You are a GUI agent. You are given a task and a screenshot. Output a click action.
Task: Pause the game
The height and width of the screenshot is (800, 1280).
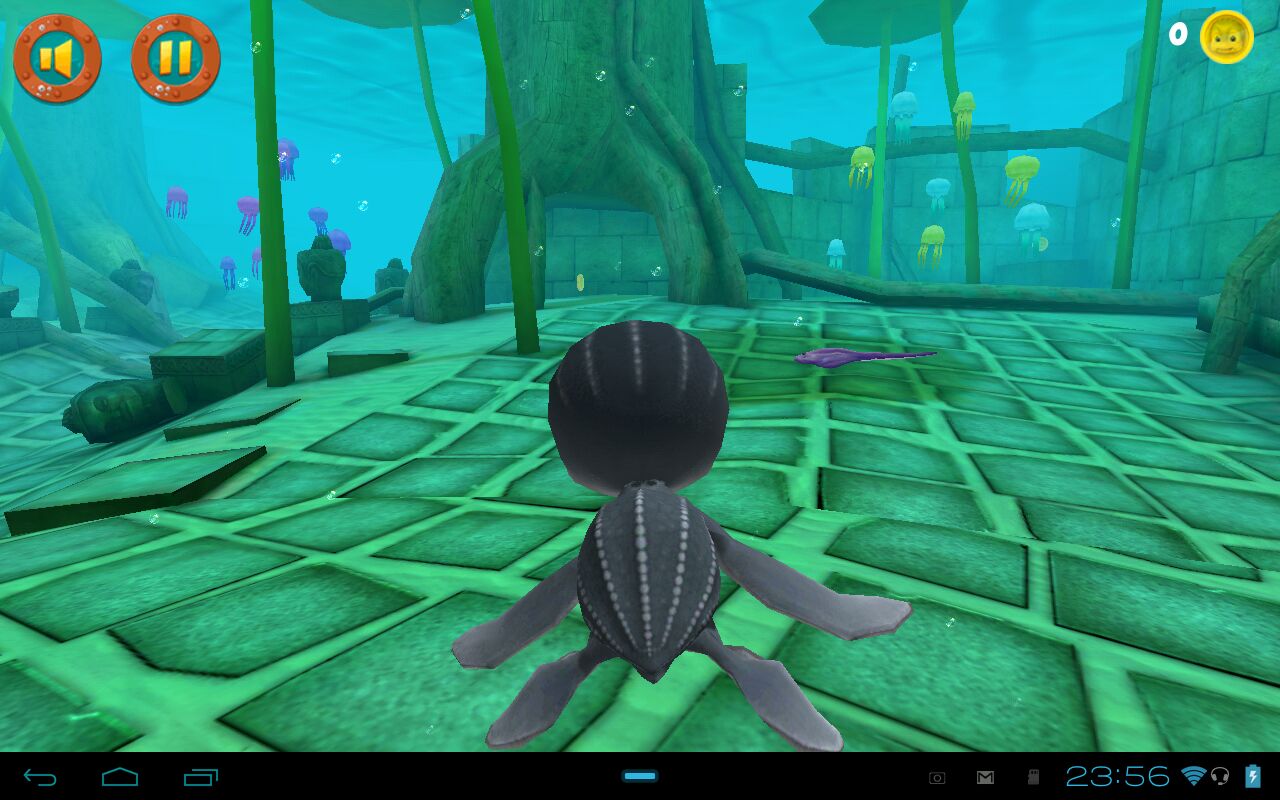178,57
